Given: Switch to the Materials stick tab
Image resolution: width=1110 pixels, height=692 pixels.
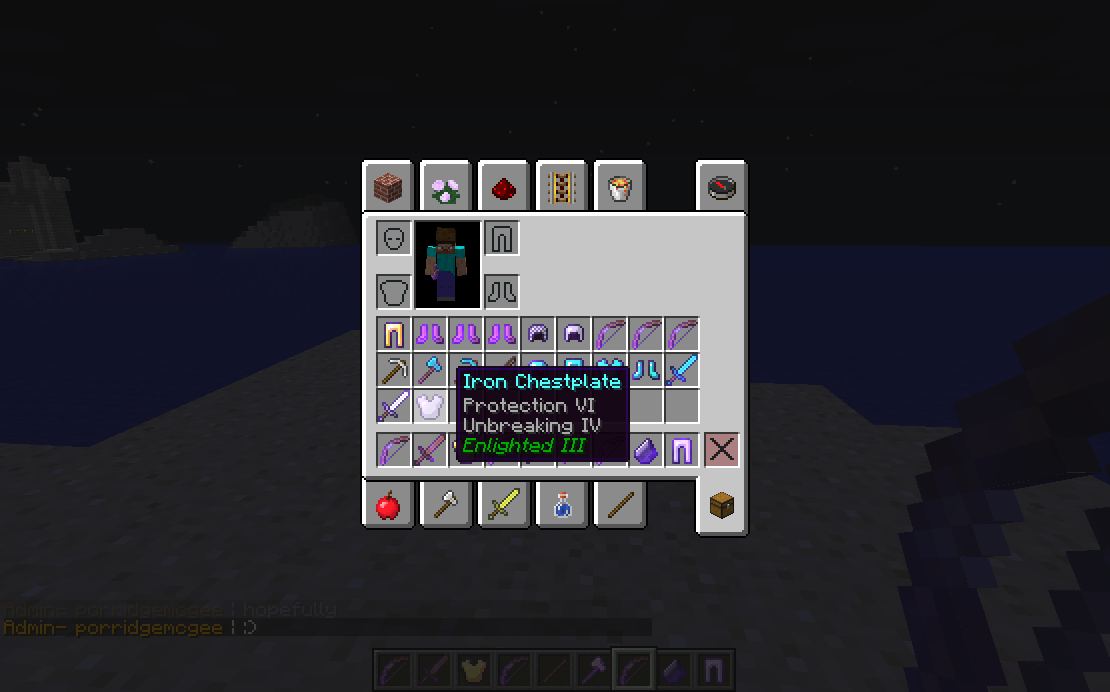Looking at the screenshot, I should [619, 506].
